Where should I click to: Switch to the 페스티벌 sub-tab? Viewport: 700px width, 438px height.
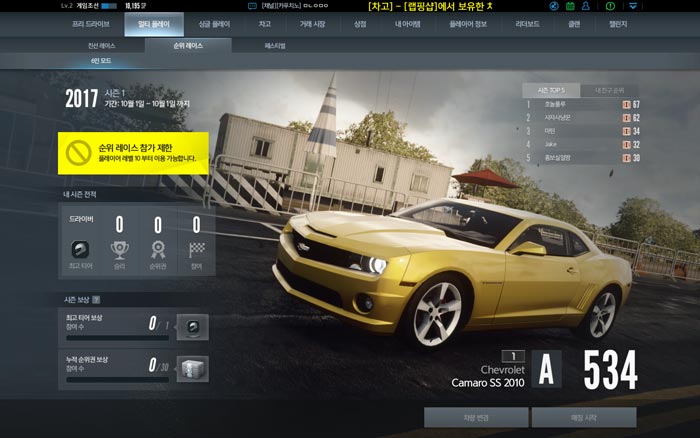tap(275, 46)
